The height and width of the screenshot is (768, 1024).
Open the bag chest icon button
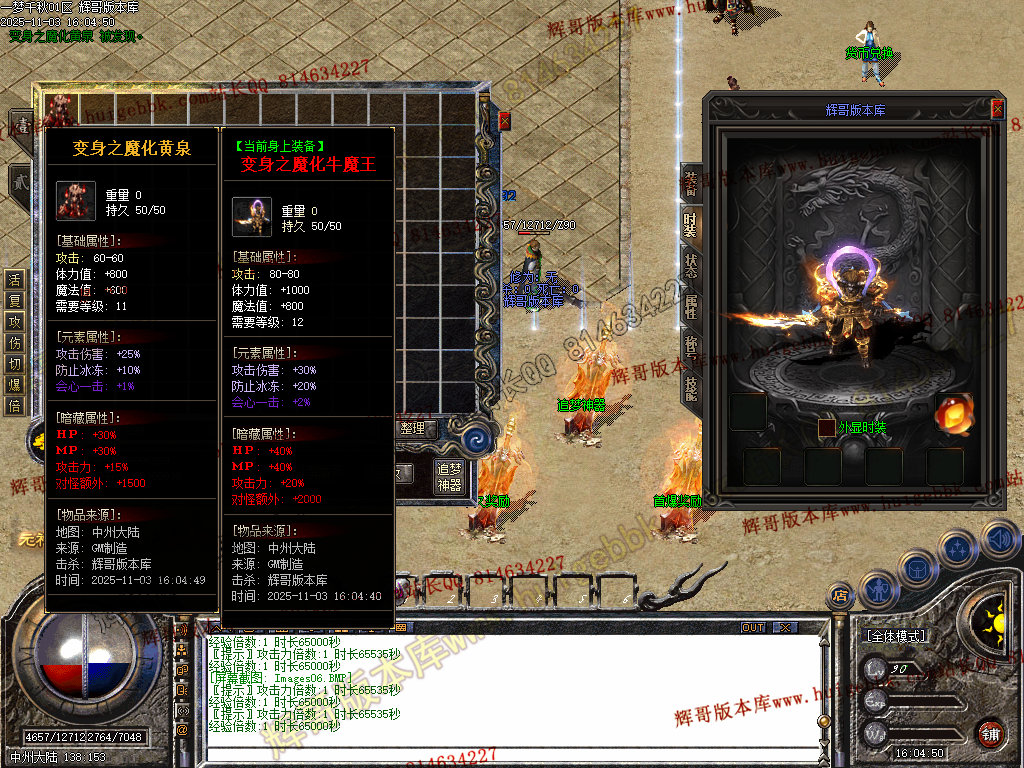click(x=917, y=567)
